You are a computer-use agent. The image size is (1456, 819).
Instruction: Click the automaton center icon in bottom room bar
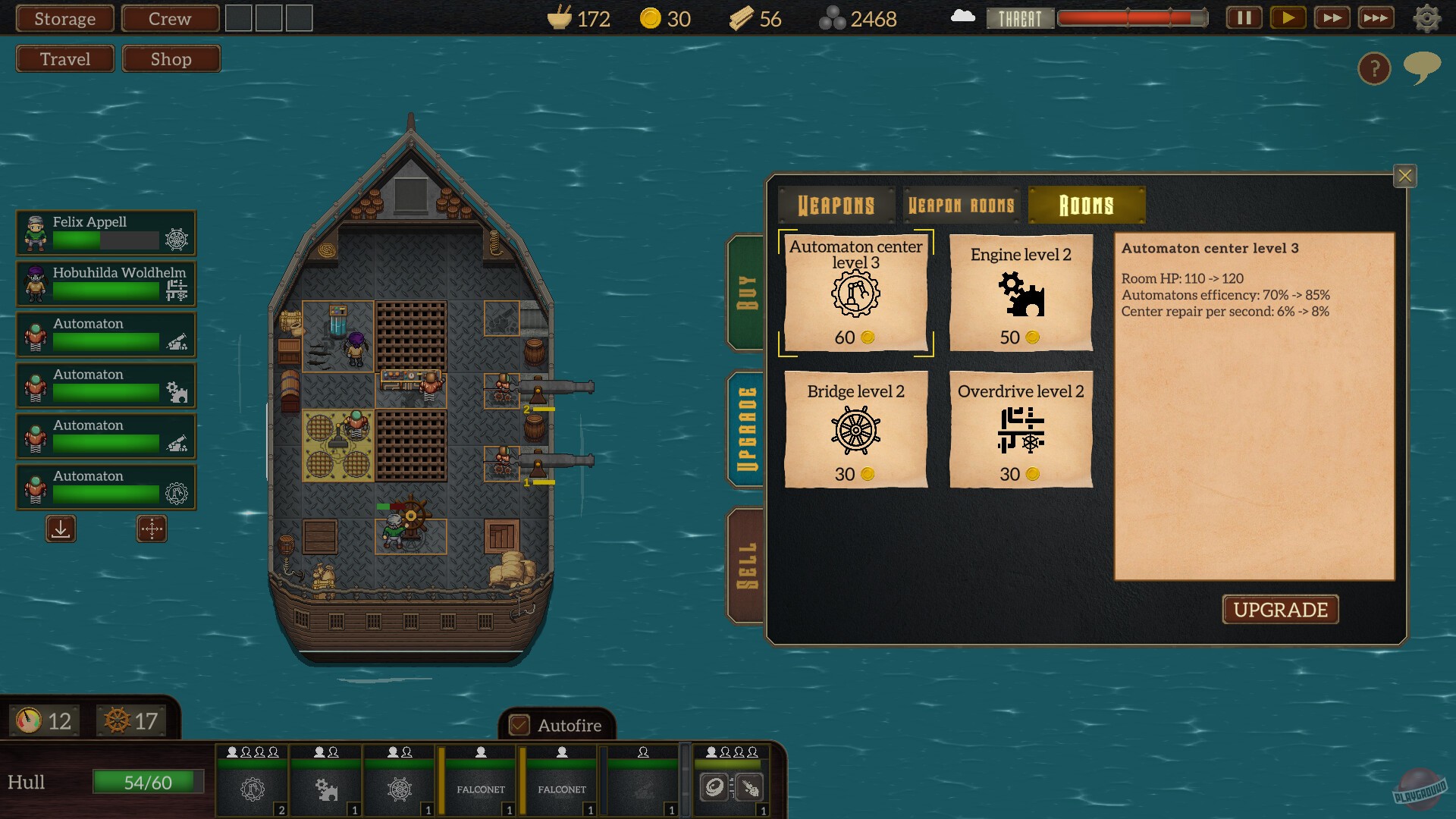tap(252, 789)
